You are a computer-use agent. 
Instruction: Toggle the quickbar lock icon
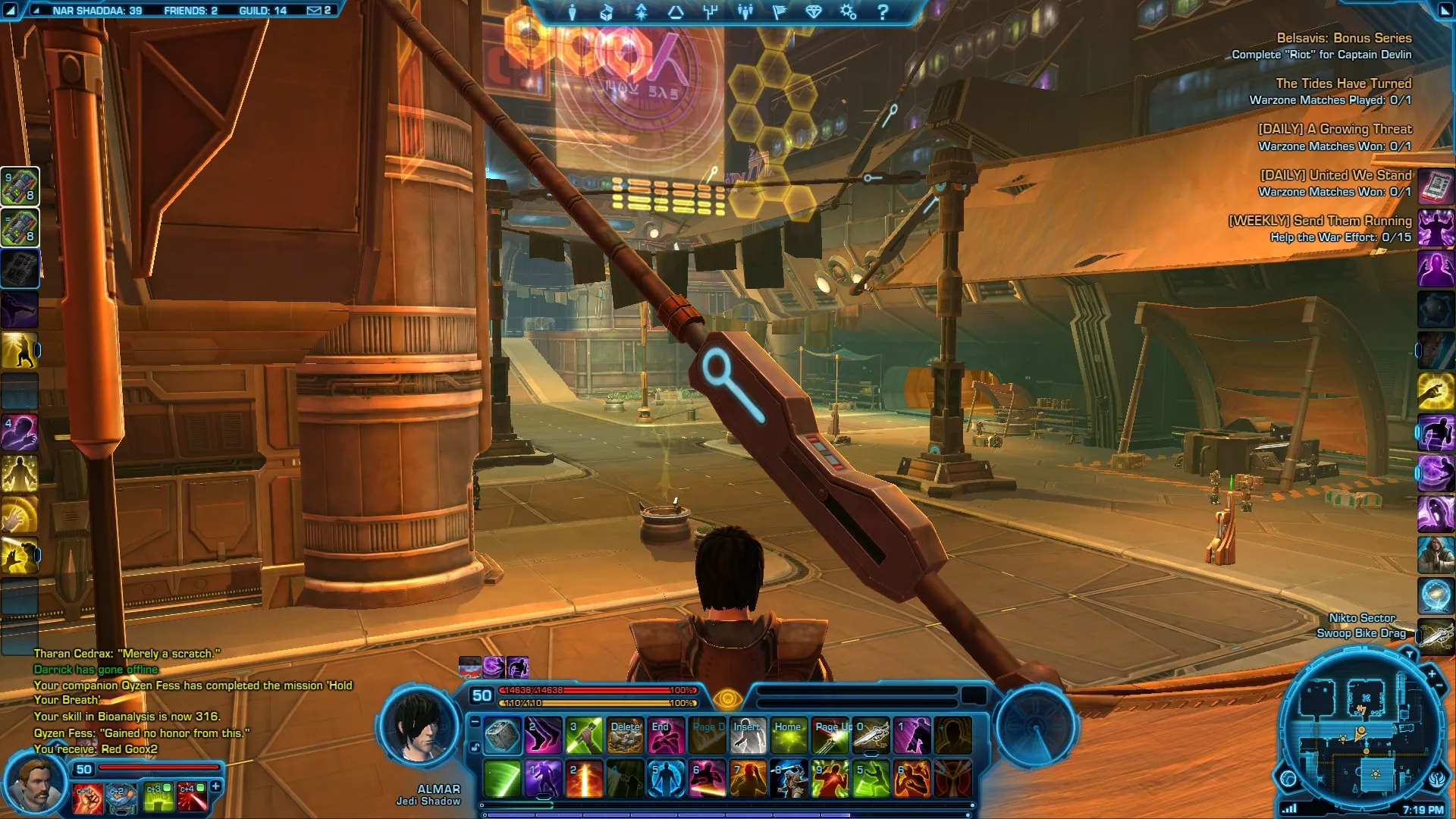tap(475, 748)
